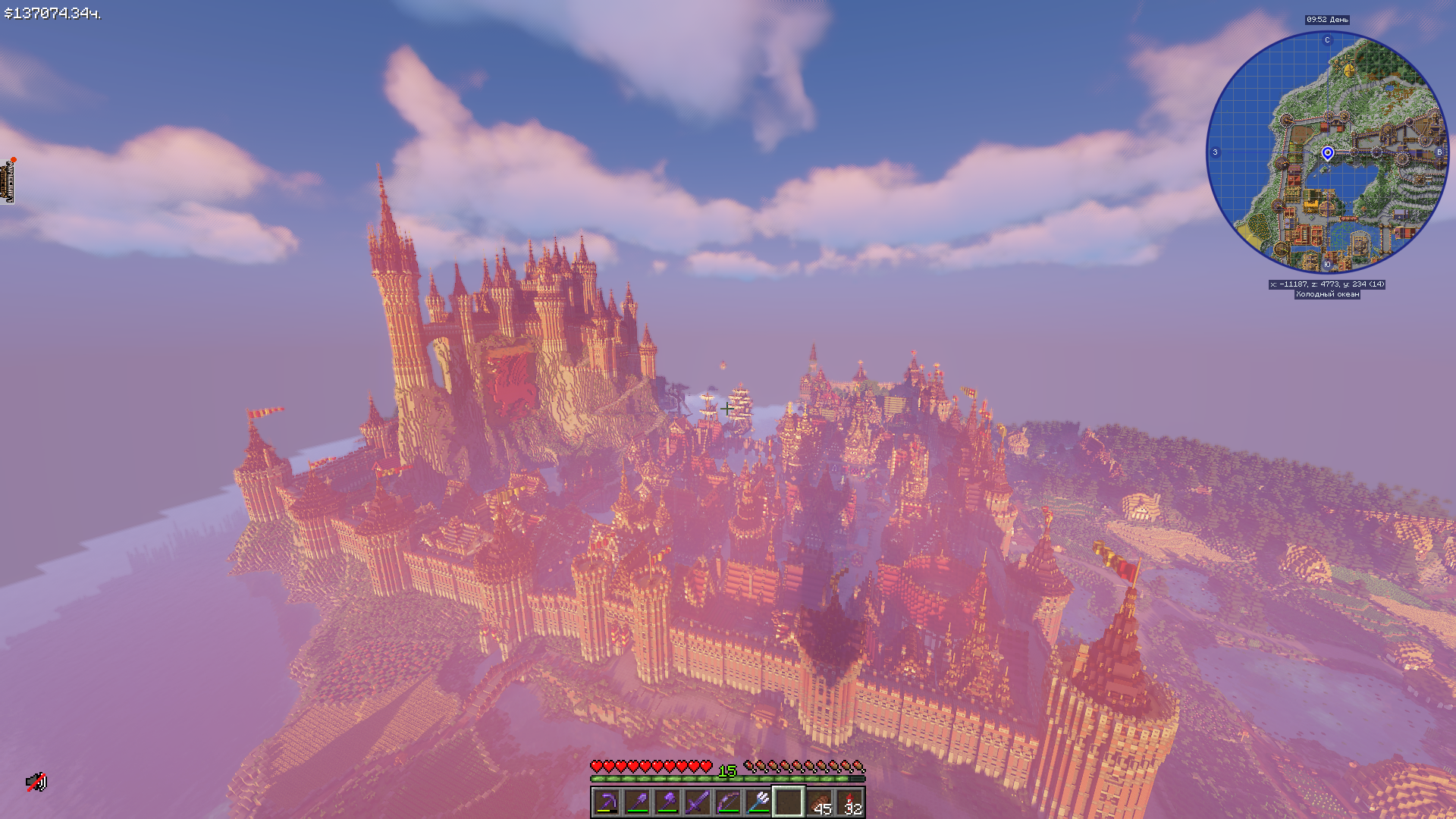
Task: Open the Minecraft logo tab with red dot
Action: (9, 181)
